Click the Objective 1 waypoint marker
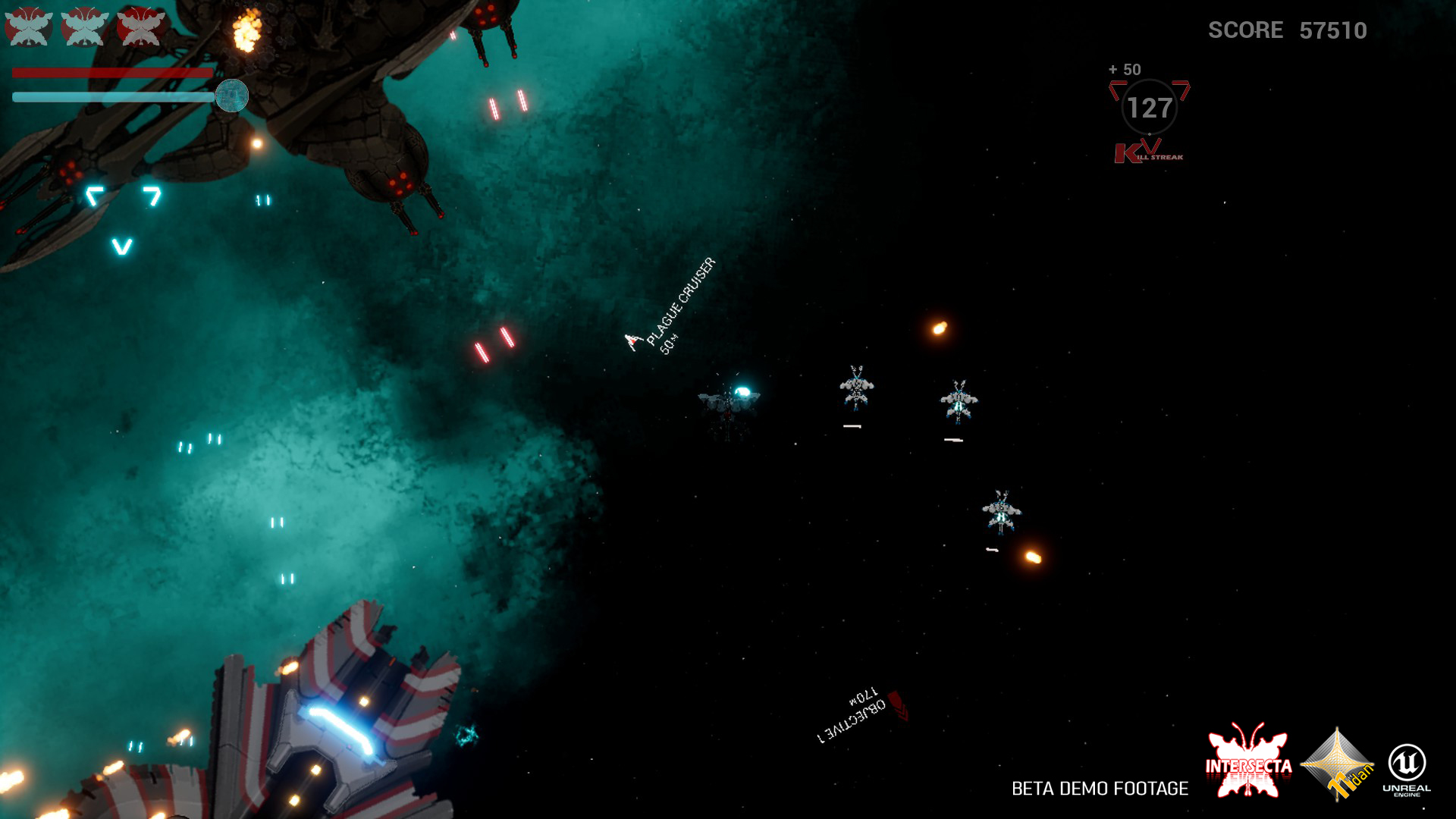Screen dimensions: 1456x819 tap(897, 705)
